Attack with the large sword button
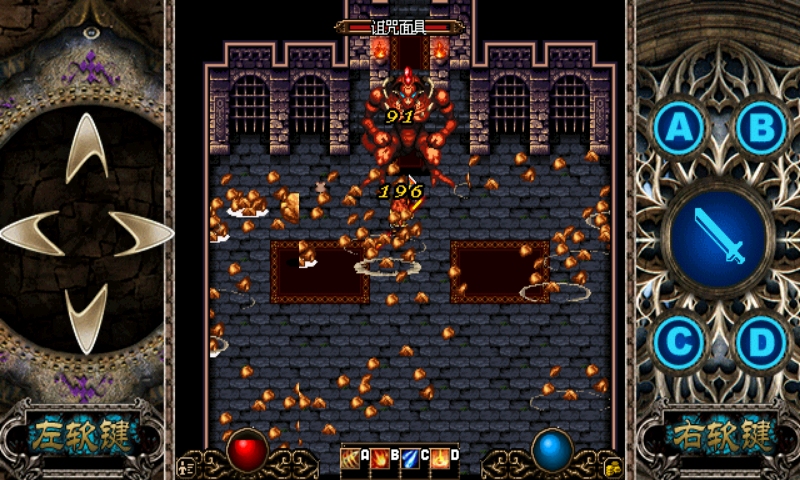 pos(720,235)
